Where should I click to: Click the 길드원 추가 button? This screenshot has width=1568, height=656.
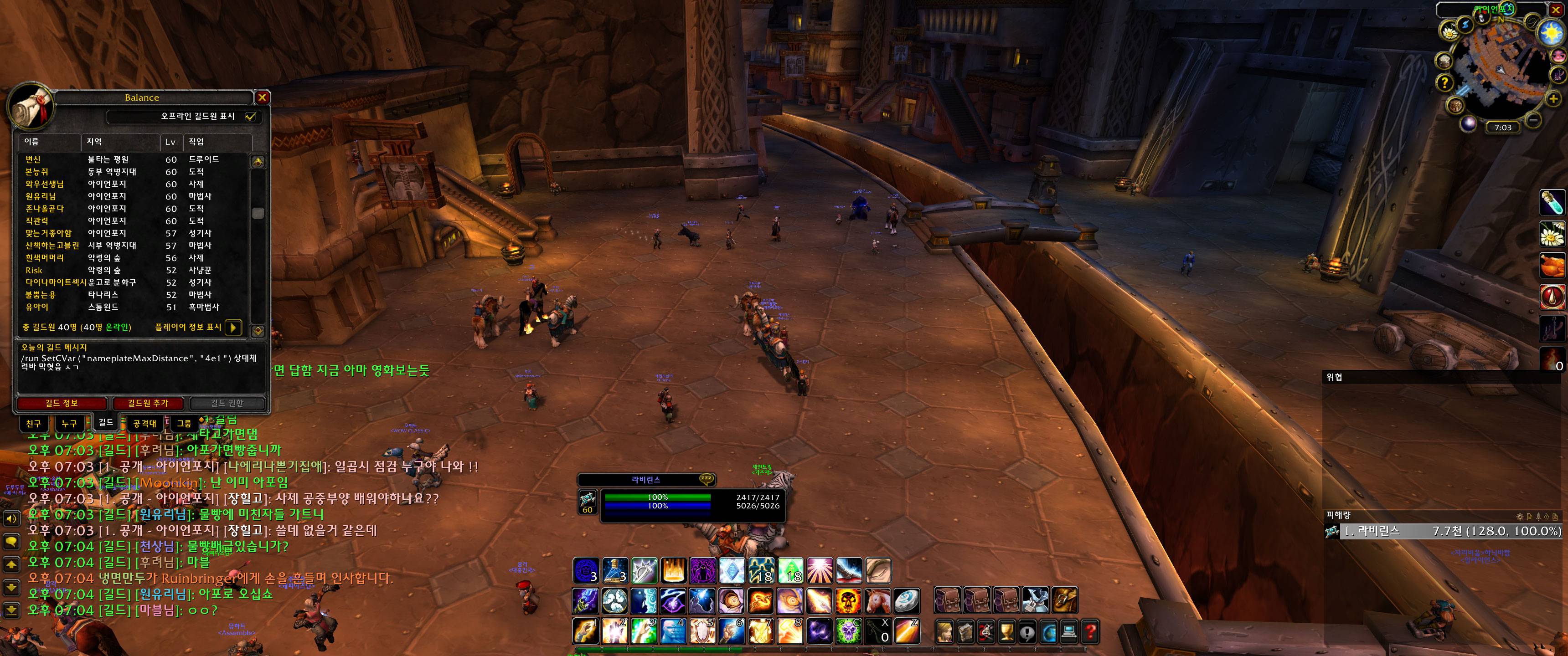coord(147,403)
